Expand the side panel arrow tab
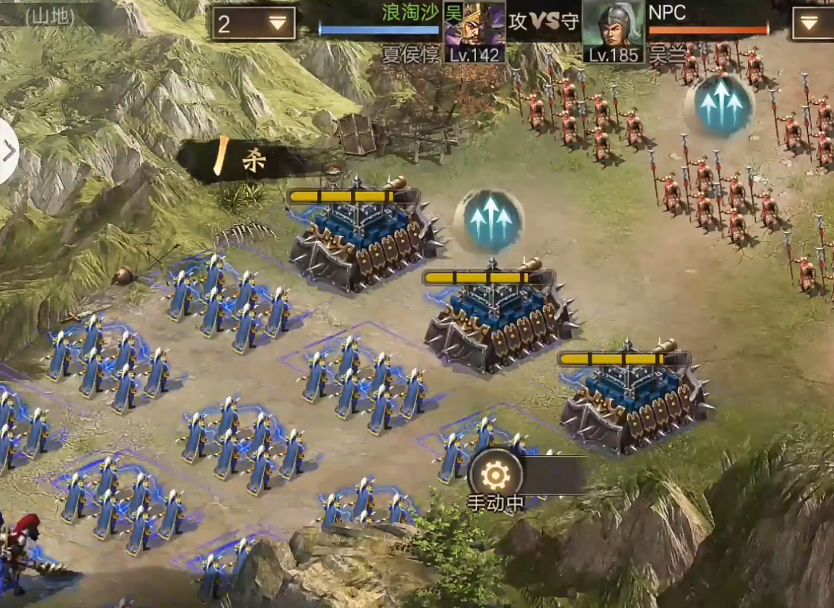834x608 pixels. click(8, 152)
